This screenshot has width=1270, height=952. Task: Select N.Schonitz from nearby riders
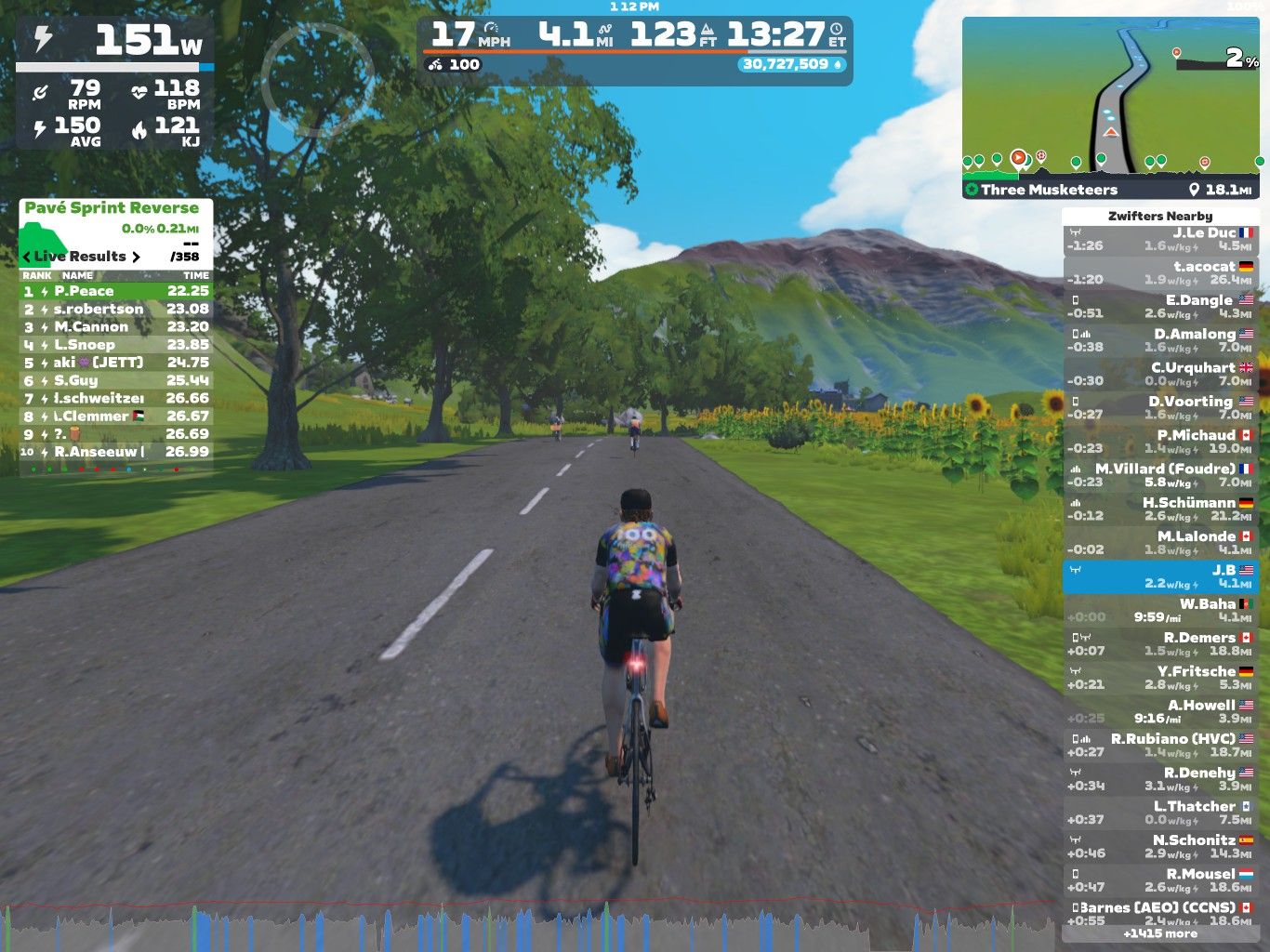tap(1160, 846)
